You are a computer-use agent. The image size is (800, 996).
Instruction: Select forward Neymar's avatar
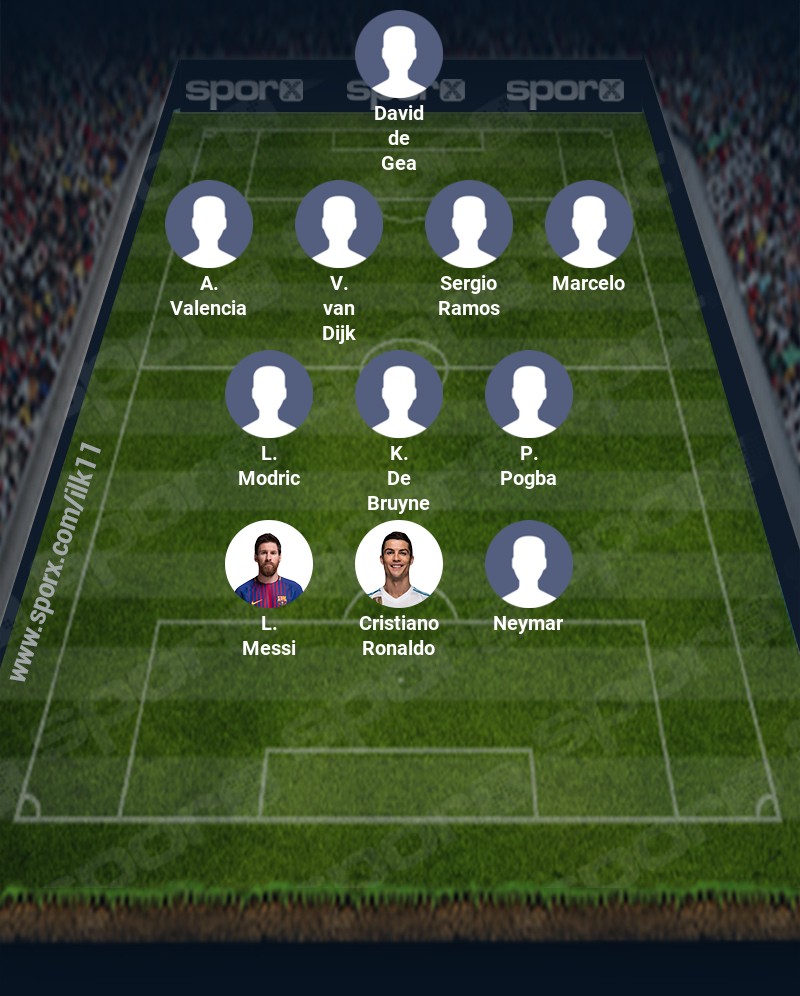tap(529, 564)
